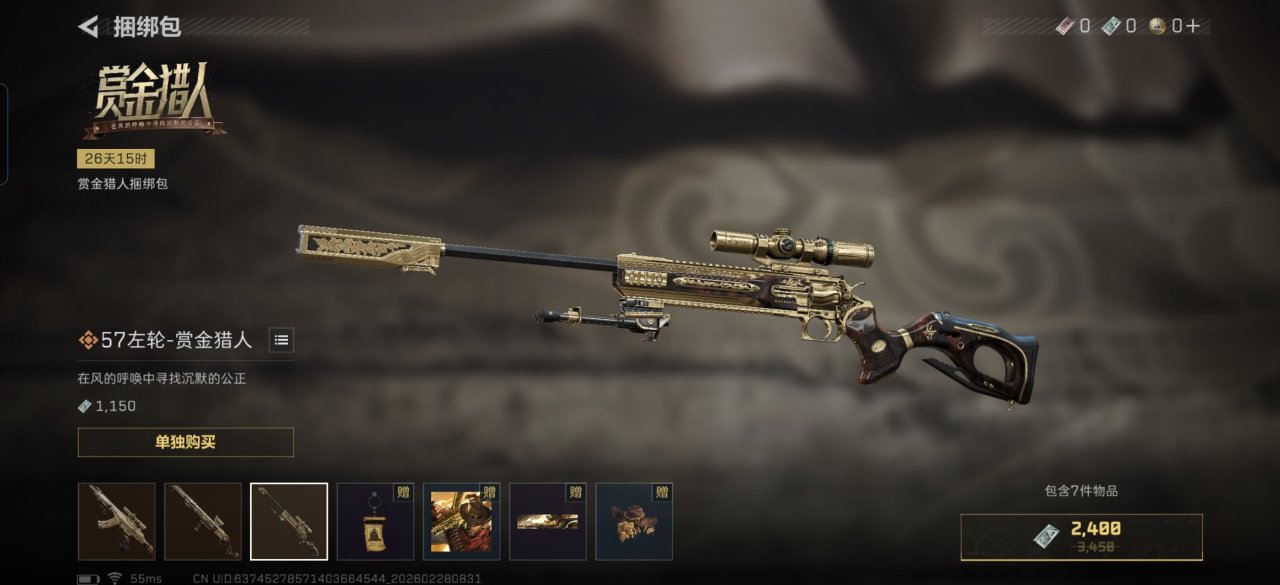1280x585 pixels.
Task: Add currency with the plus sign
Action: (1192, 26)
